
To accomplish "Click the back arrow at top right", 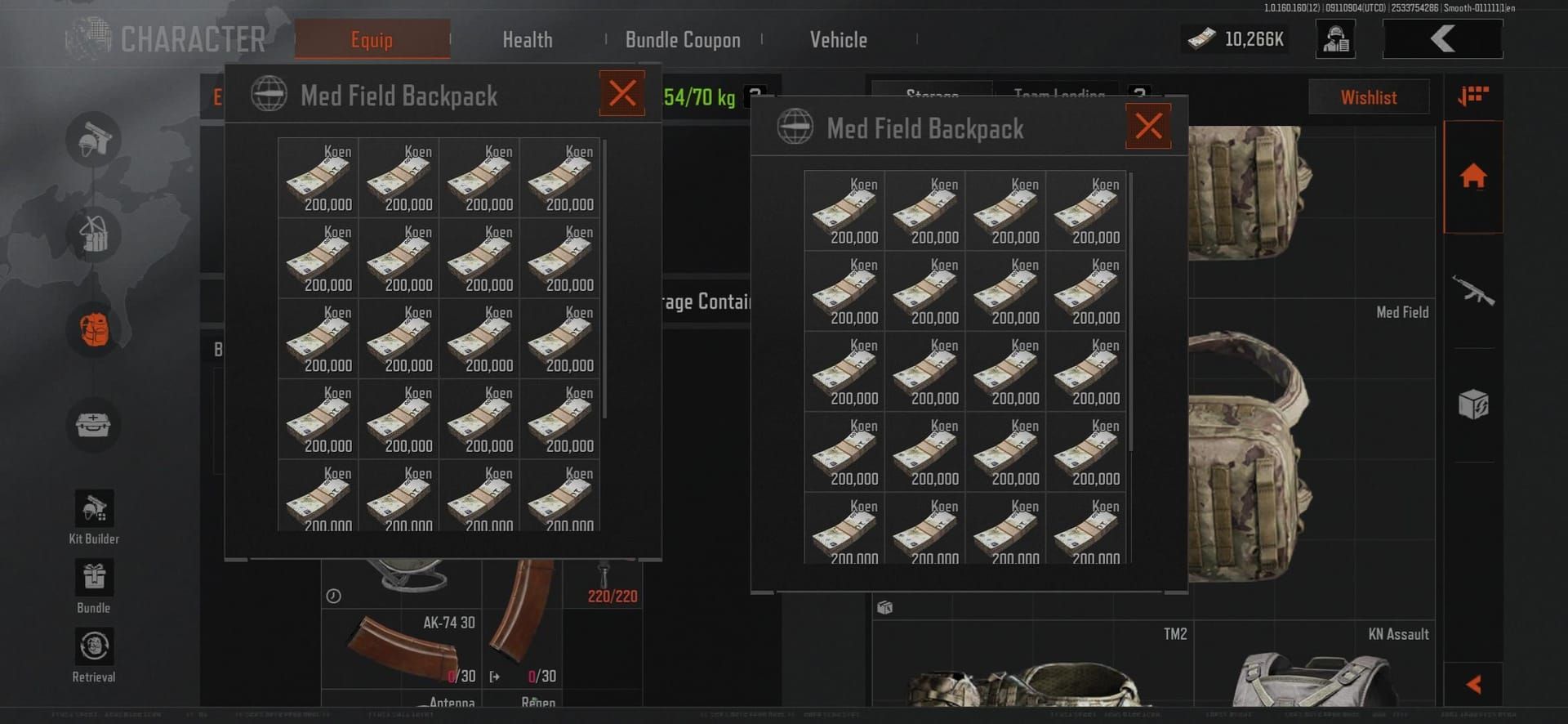I will pyautogui.click(x=1442, y=38).
